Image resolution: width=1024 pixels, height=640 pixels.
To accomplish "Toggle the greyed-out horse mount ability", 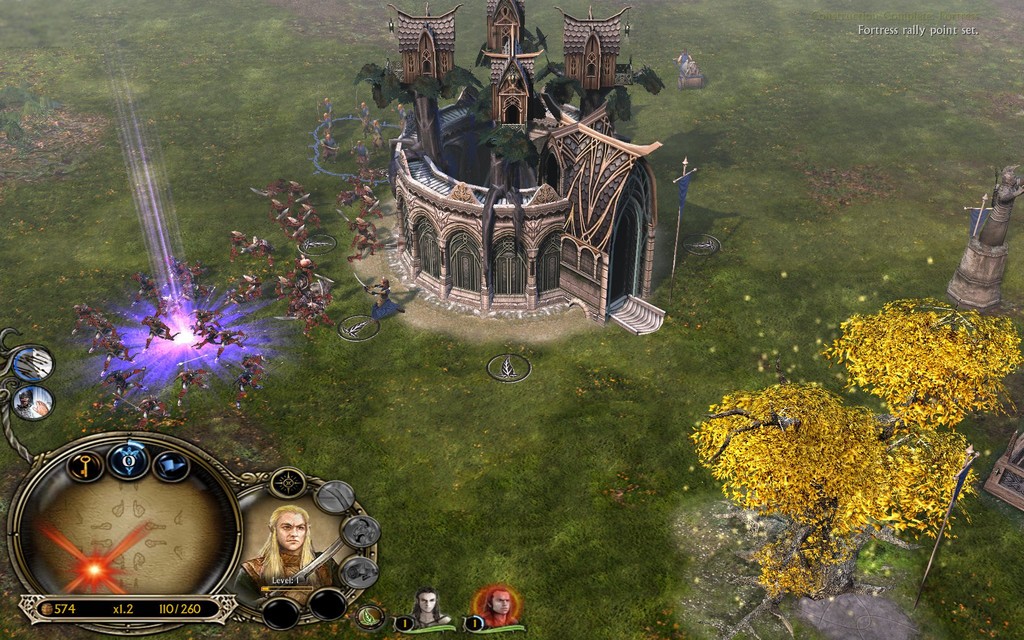I will pos(358,532).
